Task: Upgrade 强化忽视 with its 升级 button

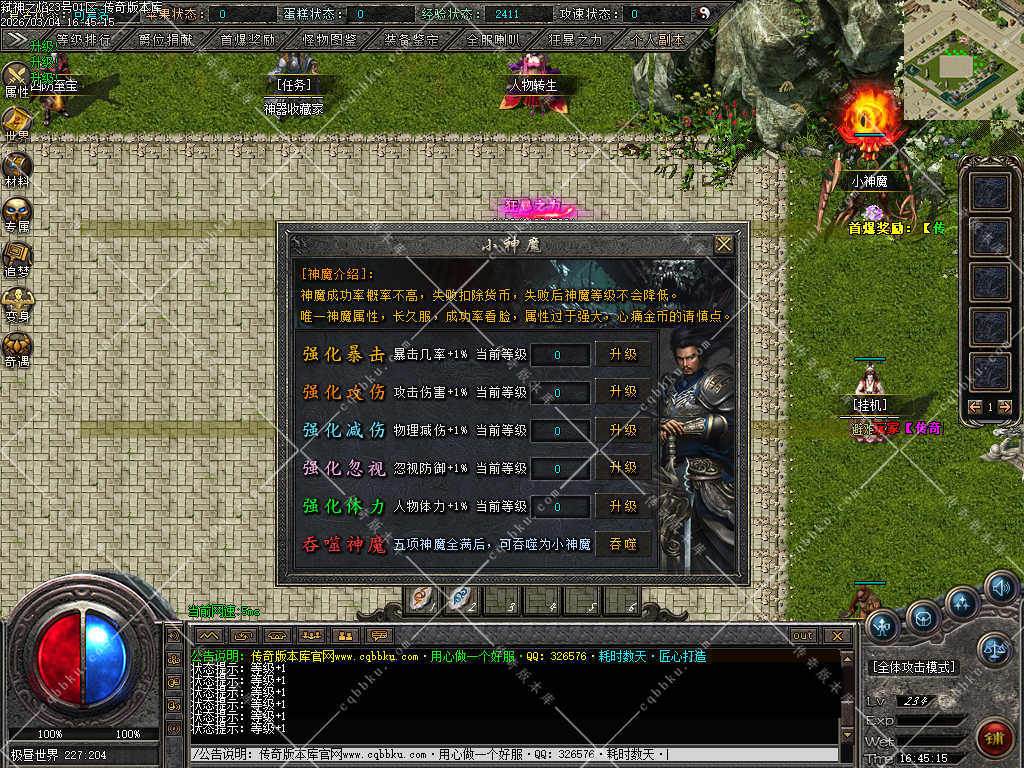Action: click(623, 468)
